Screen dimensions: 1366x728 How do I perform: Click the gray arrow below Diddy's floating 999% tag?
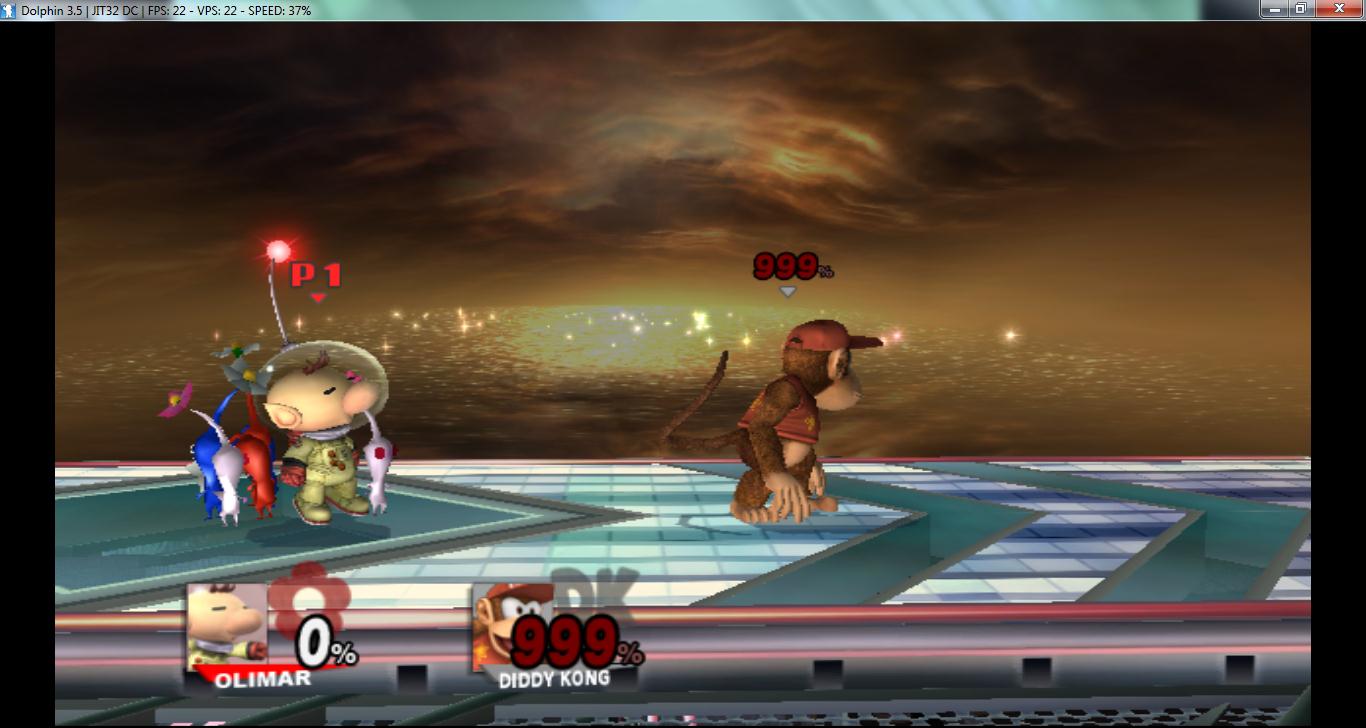(789, 292)
